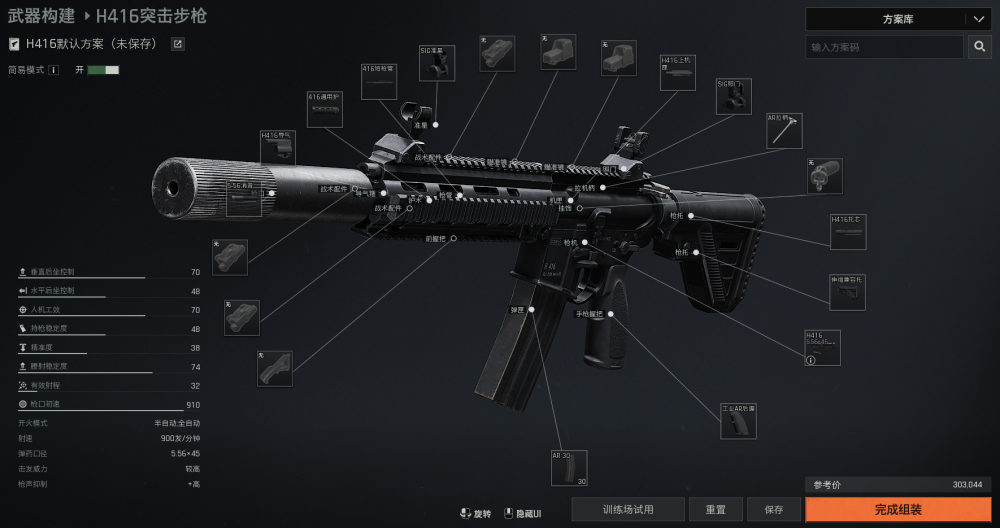Select the 工业AR后握把 pistol grip slot
Viewport: 1000px width, 528px height.
(x=739, y=421)
